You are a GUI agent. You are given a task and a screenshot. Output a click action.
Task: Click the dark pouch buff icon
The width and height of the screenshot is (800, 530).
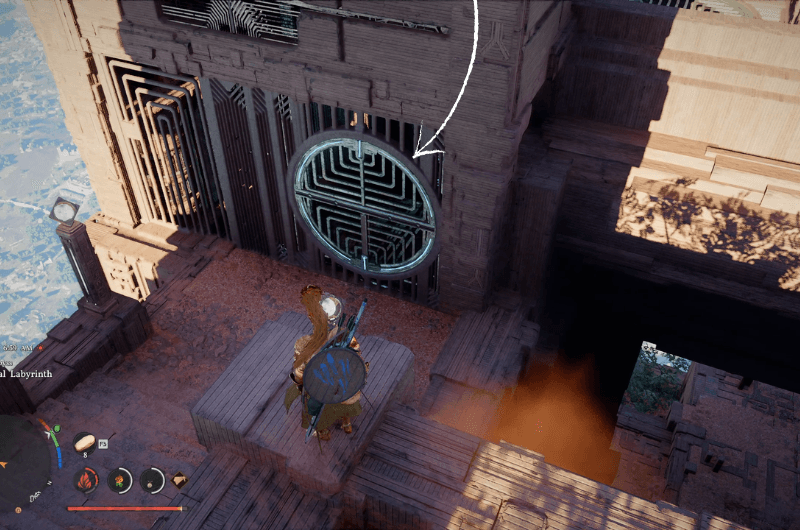[x=153, y=481]
